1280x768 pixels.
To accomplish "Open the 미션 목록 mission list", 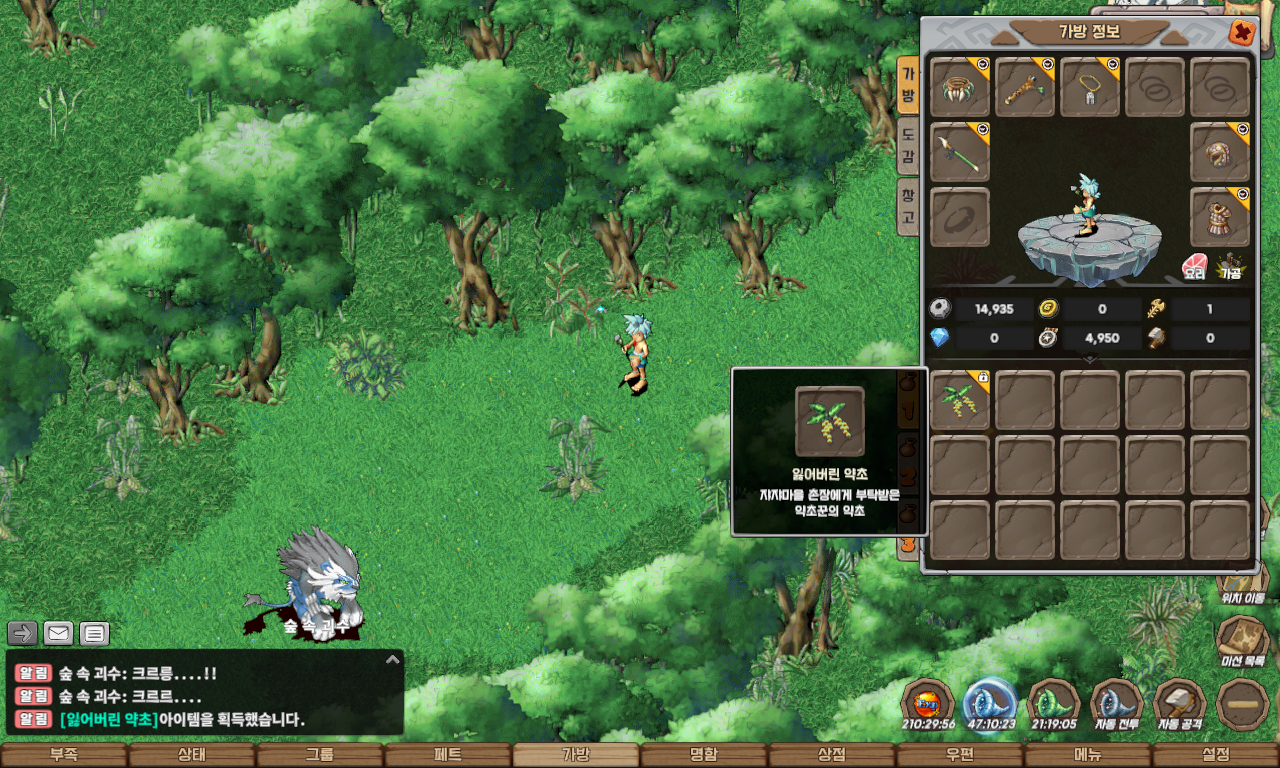I will [x=1243, y=641].
